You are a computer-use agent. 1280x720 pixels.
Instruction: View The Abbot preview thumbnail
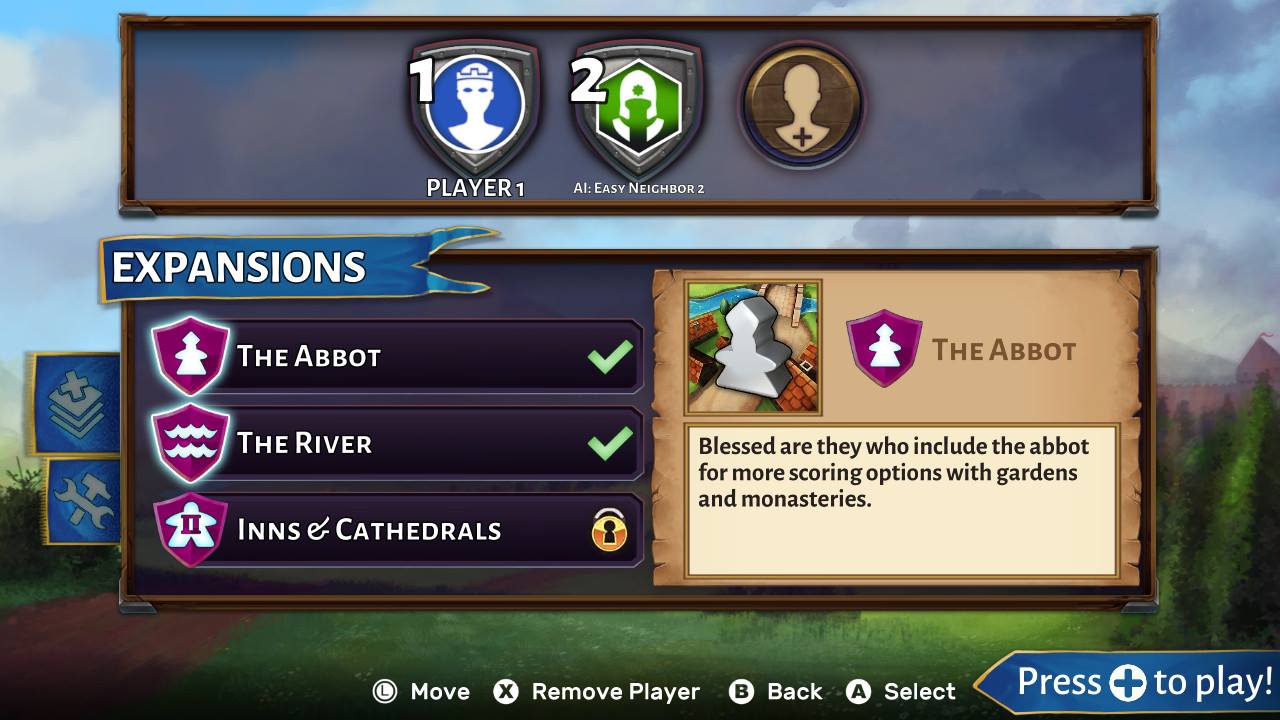pyautogui.click(x=753, y=347)
